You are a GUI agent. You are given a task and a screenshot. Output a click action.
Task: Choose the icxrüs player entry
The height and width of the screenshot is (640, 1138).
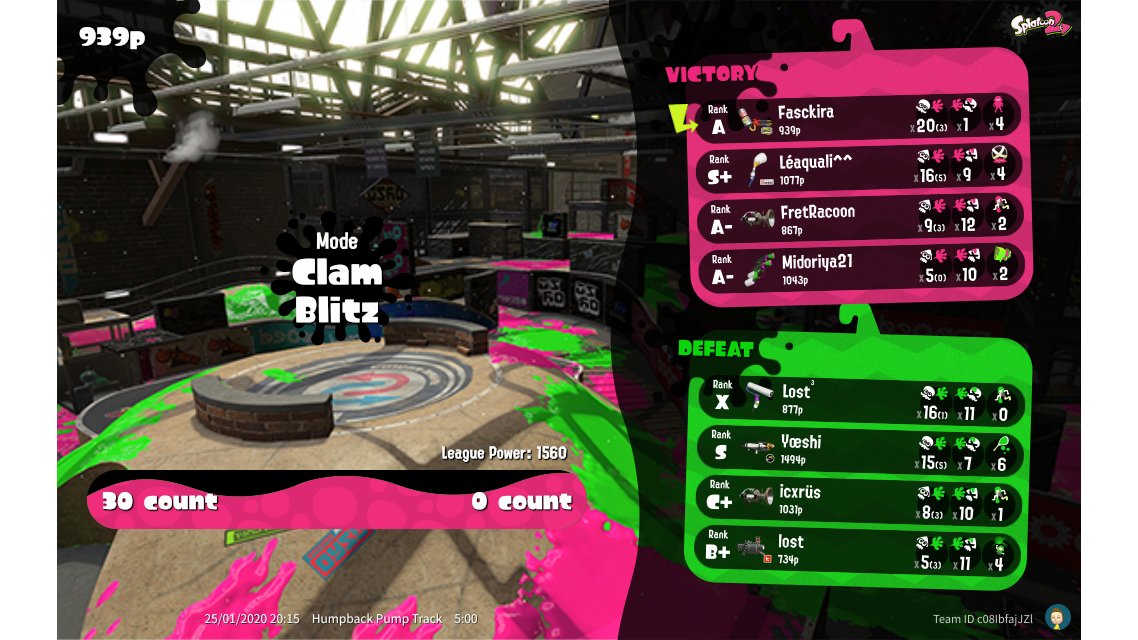858,499
